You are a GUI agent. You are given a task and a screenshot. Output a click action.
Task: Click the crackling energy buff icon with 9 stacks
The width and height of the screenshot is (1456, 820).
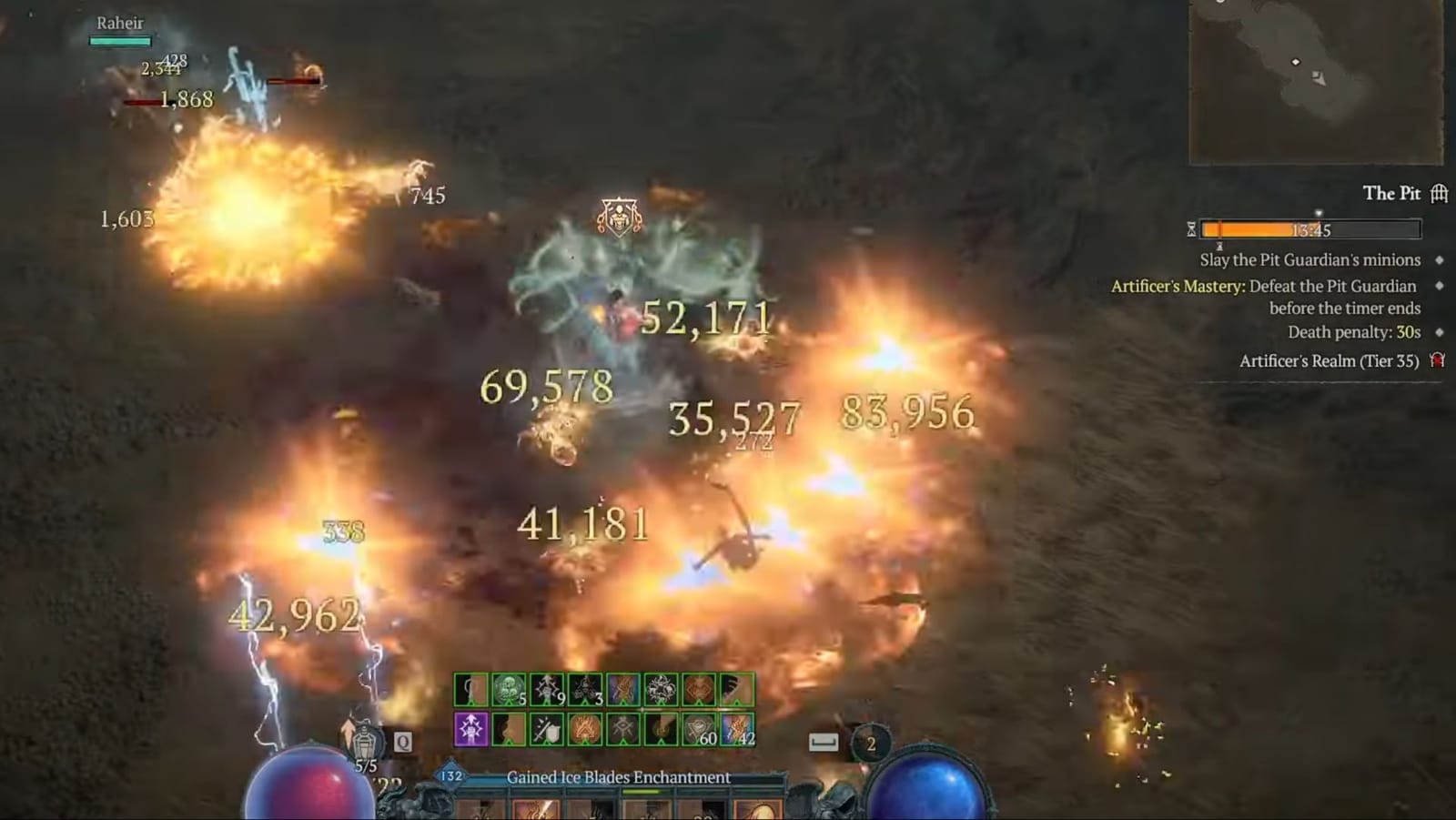(x=546, y=689)
